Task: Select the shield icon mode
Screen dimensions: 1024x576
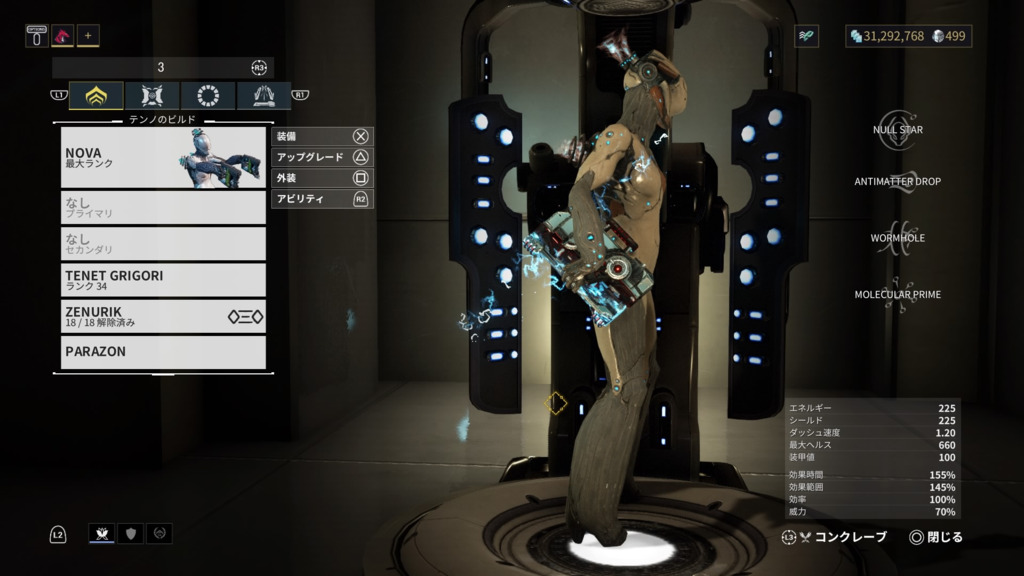Action: pos(130,534)
